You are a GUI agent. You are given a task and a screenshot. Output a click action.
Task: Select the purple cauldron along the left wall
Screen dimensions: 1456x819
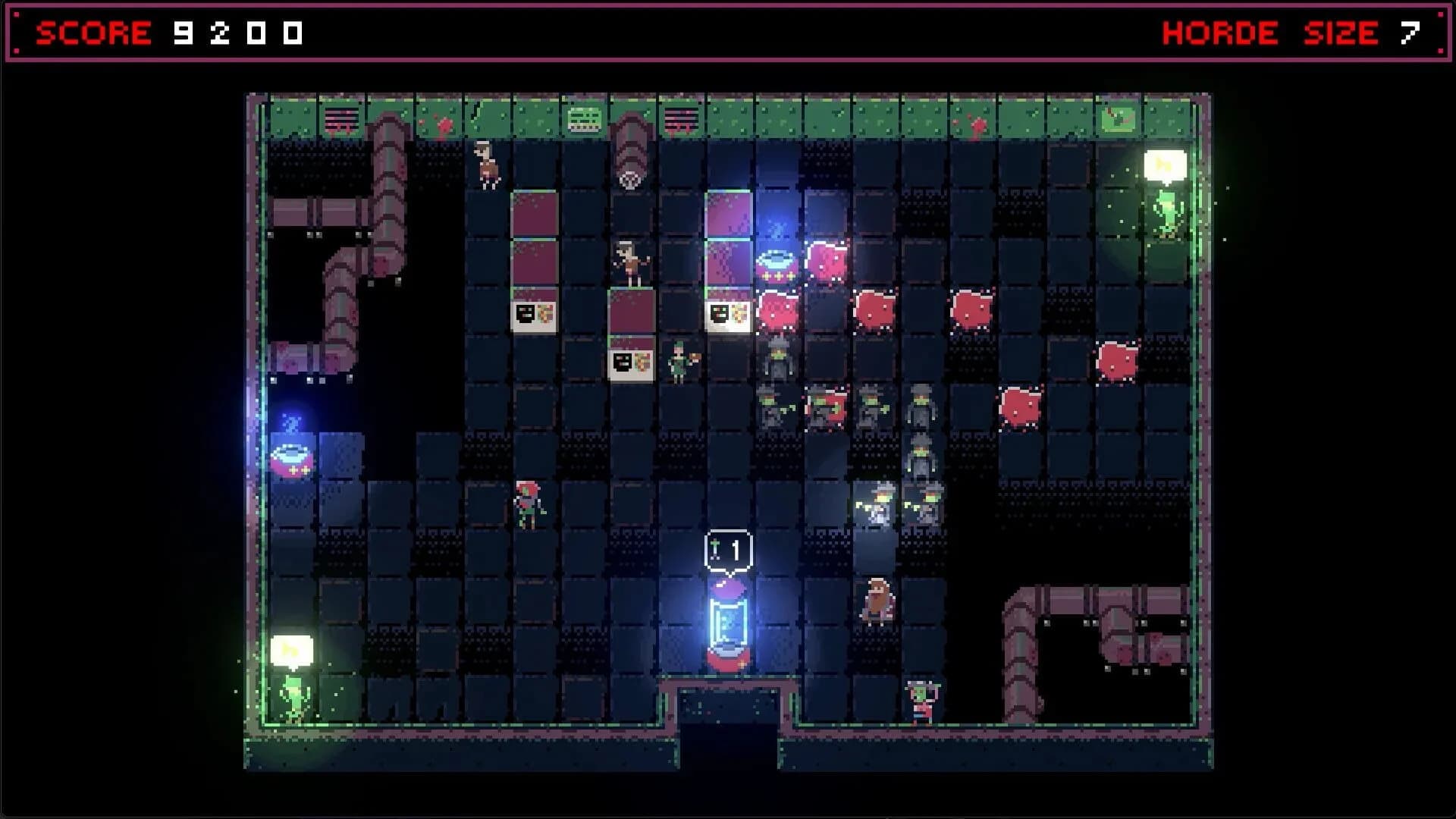tap(293, 459)
